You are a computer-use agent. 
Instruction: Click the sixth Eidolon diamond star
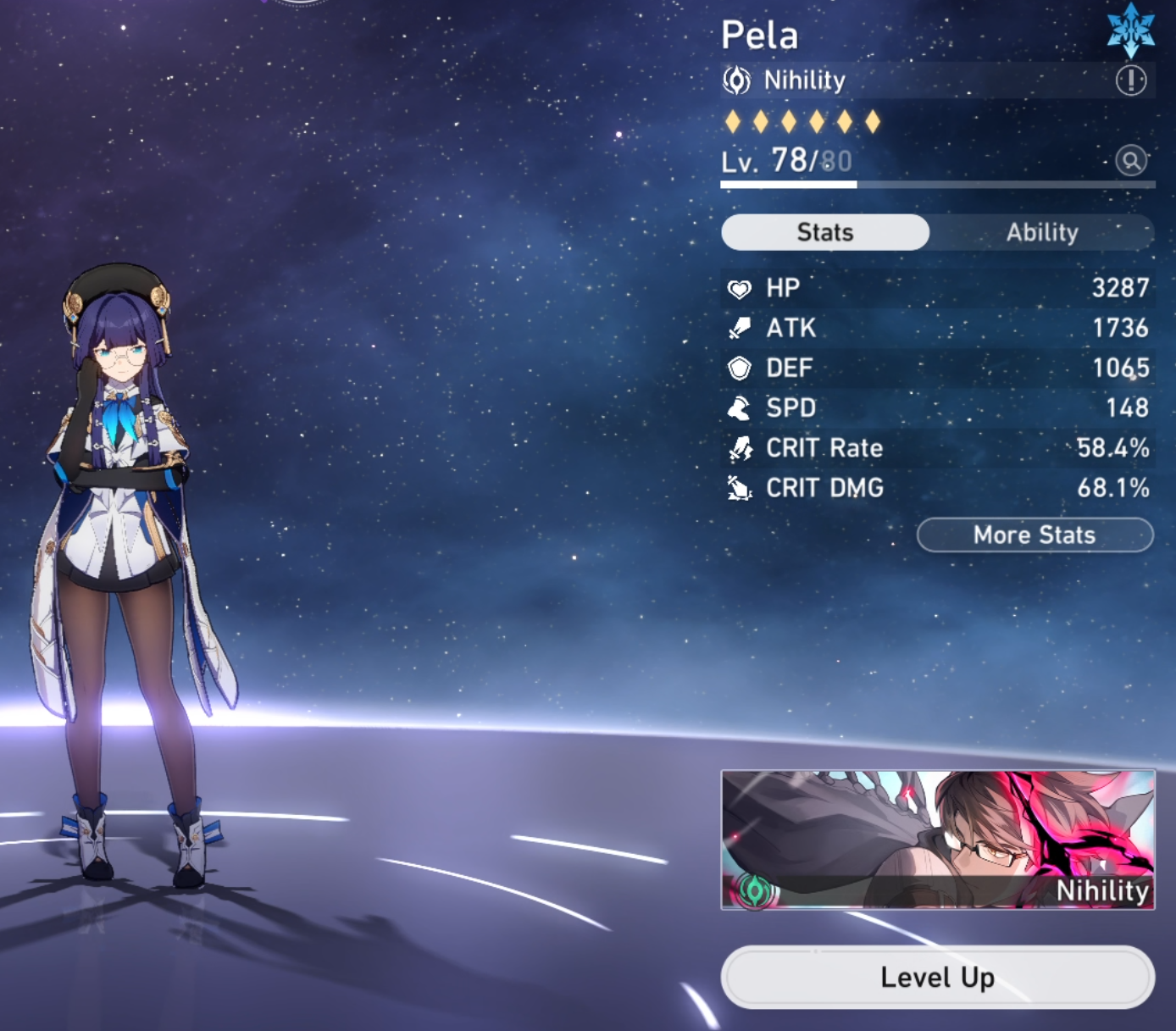(874, 122)
